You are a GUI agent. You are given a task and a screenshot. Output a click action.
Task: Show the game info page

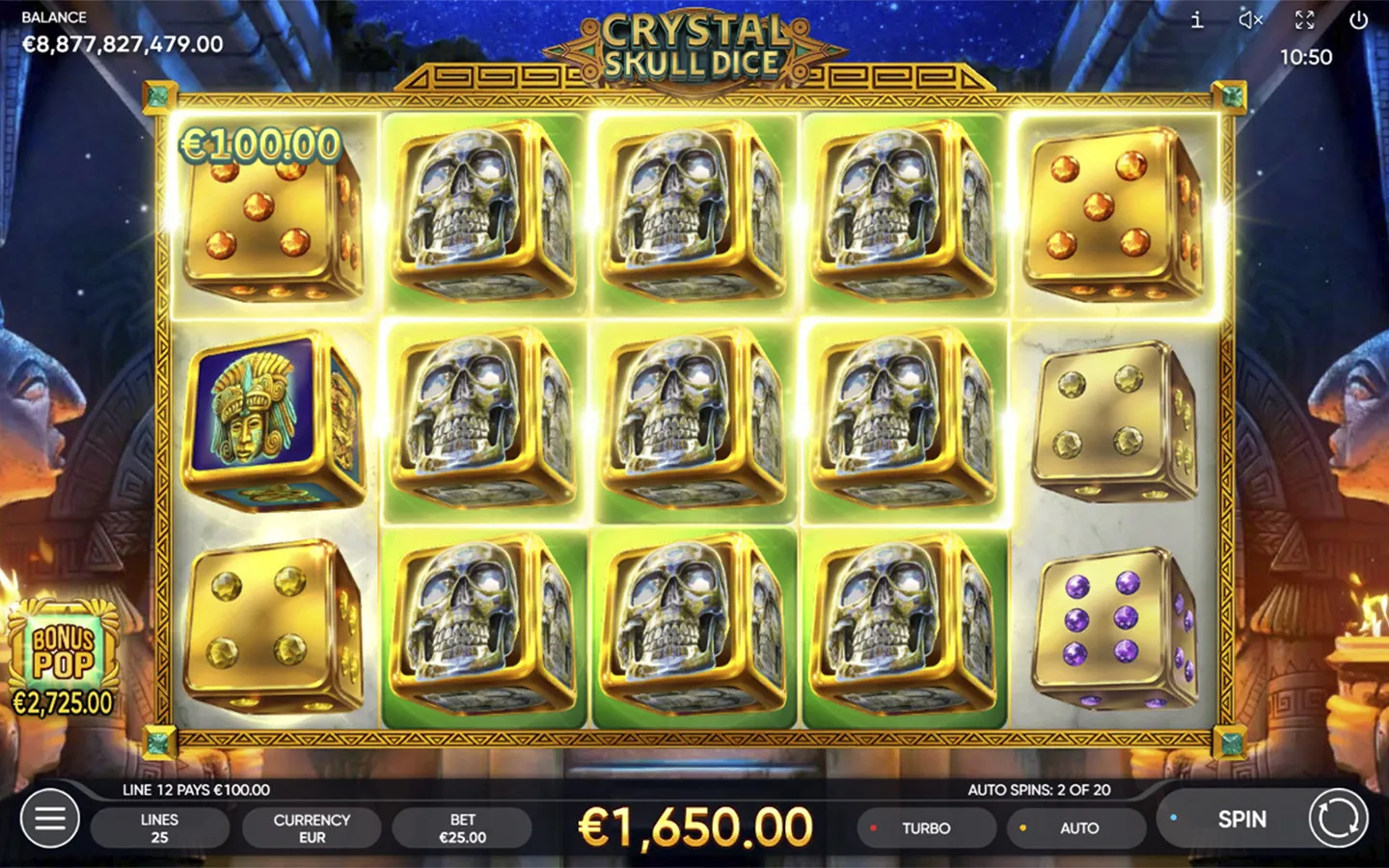(1197, 20)
